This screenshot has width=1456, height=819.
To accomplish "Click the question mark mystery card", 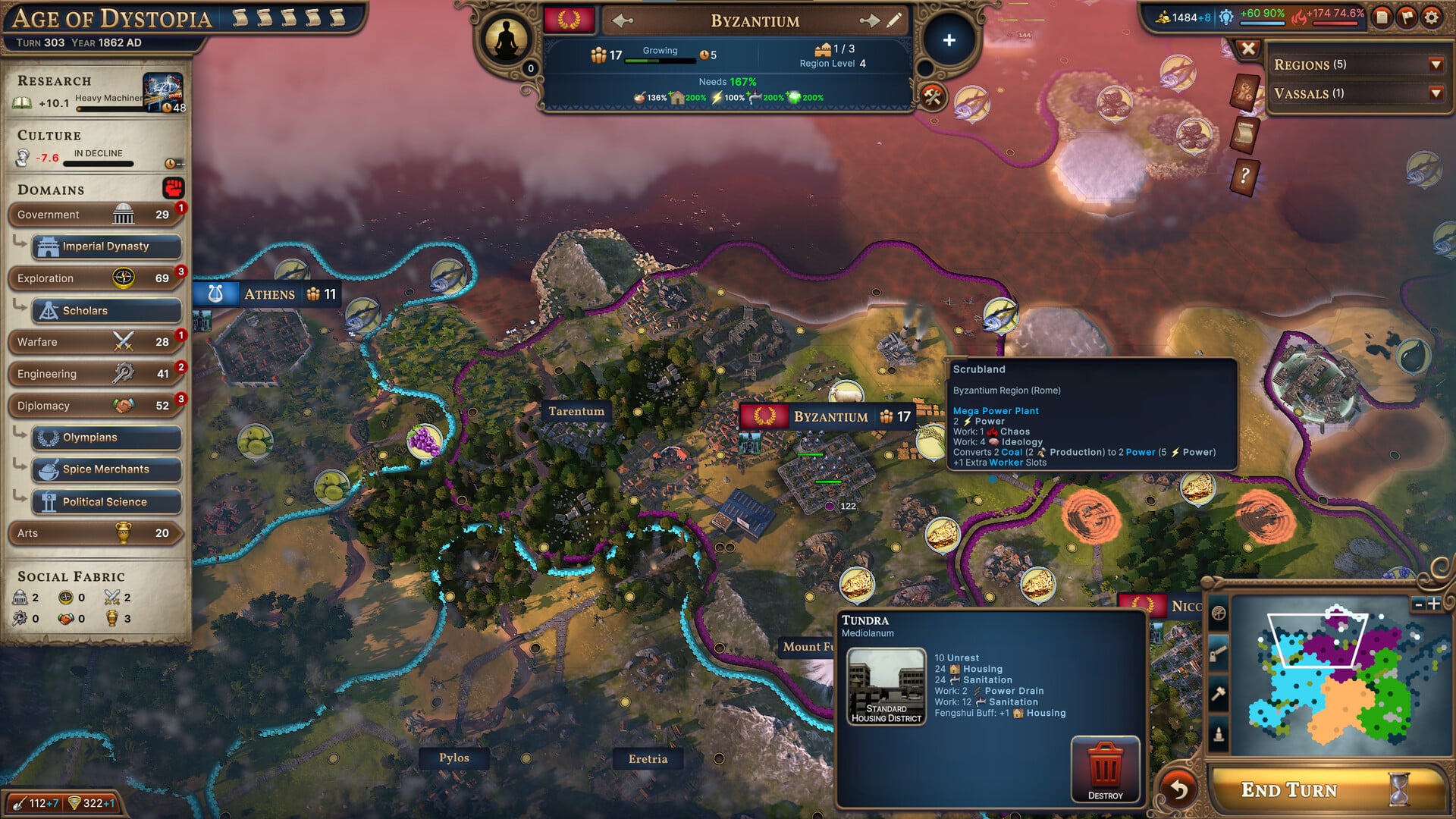I will [1246, 176].
